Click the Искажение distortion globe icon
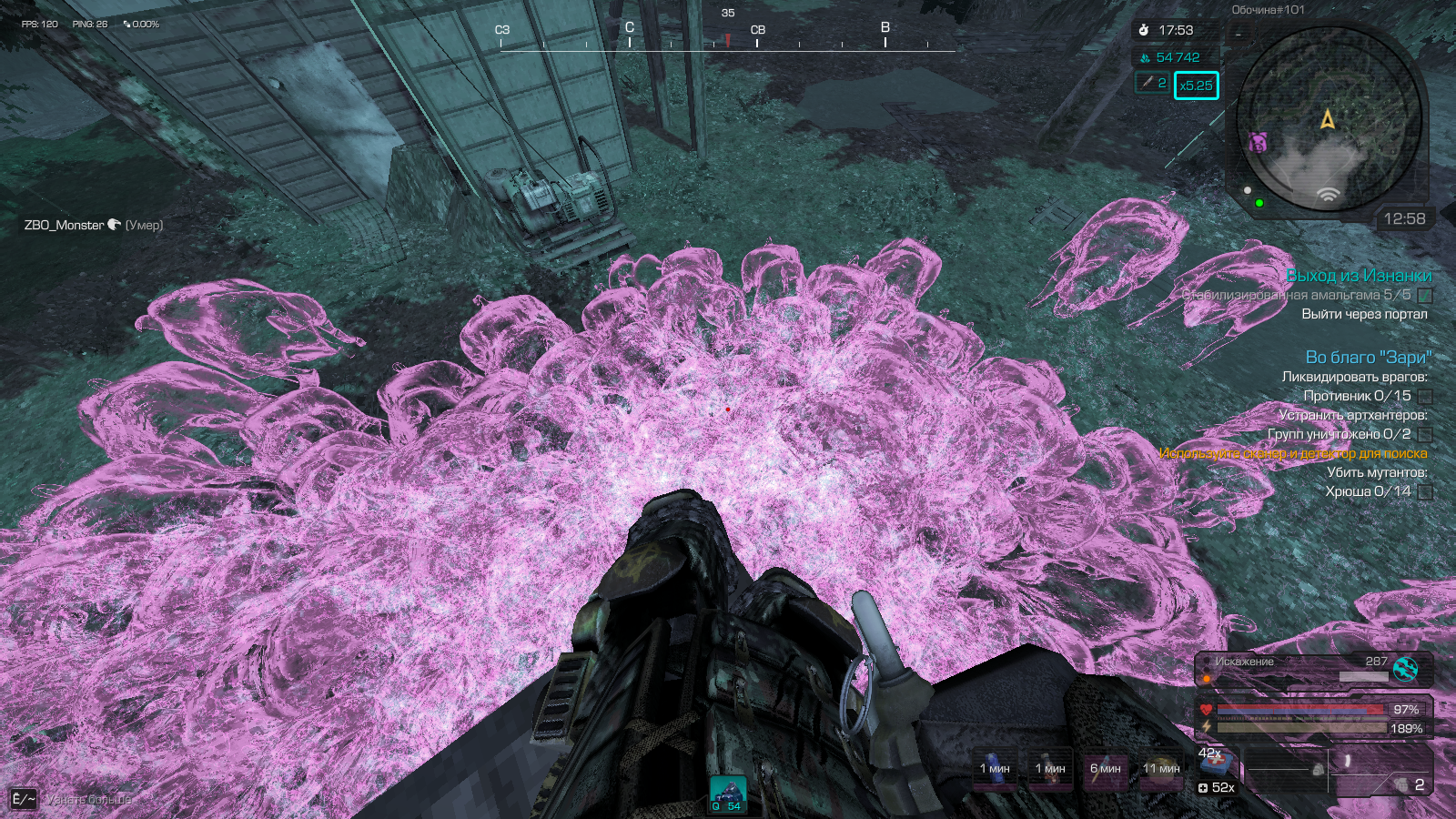This screenshot has height=819, width=1456. click(x=1406, y=669)
